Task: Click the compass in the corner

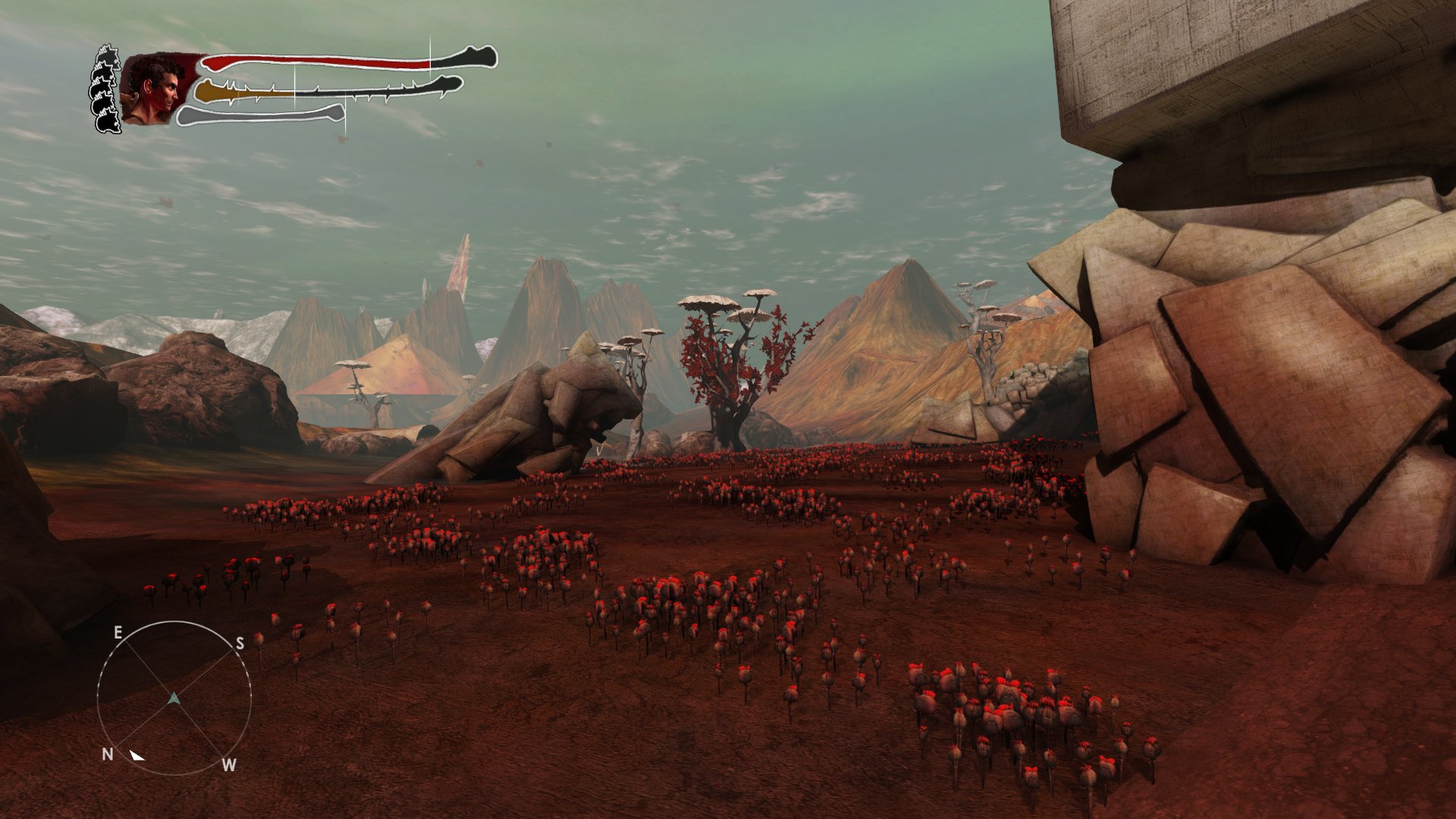Action: click(174, 698)
